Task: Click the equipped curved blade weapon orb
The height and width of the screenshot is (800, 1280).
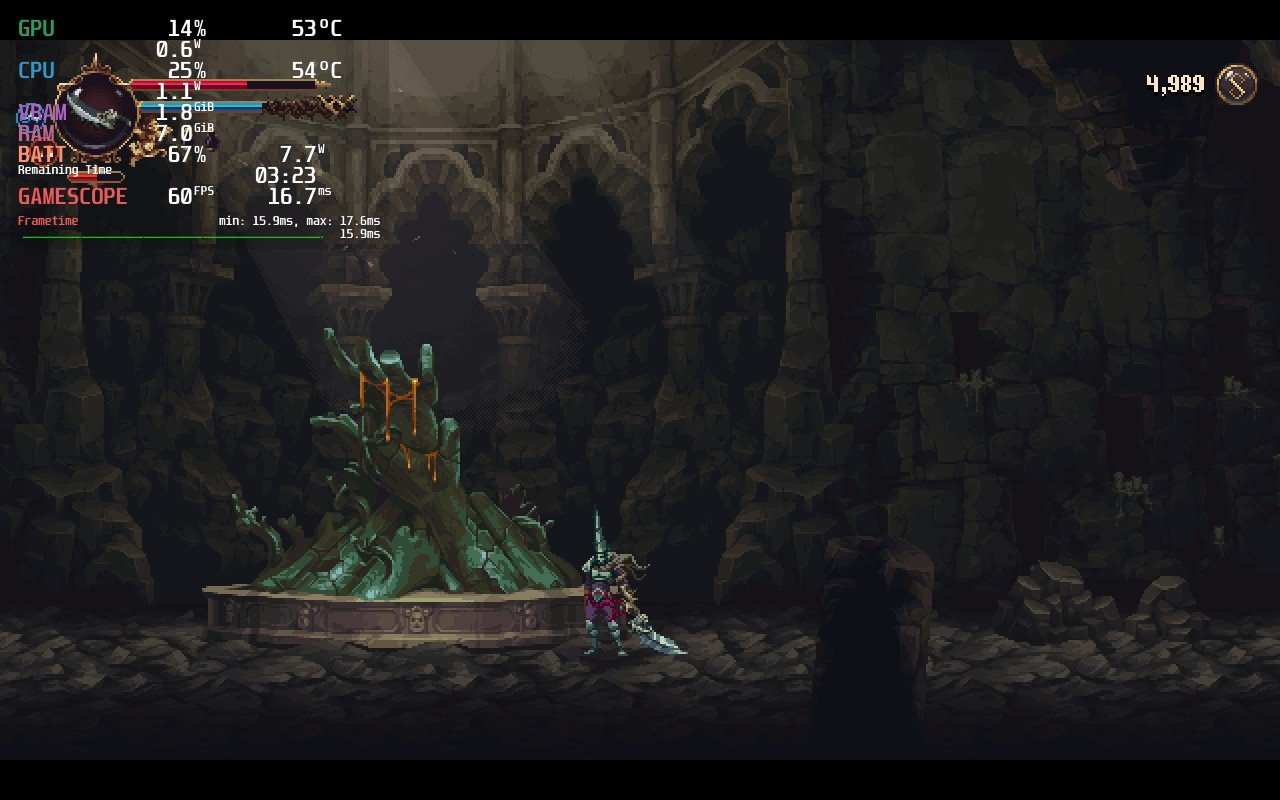Action: click(96, 113)
